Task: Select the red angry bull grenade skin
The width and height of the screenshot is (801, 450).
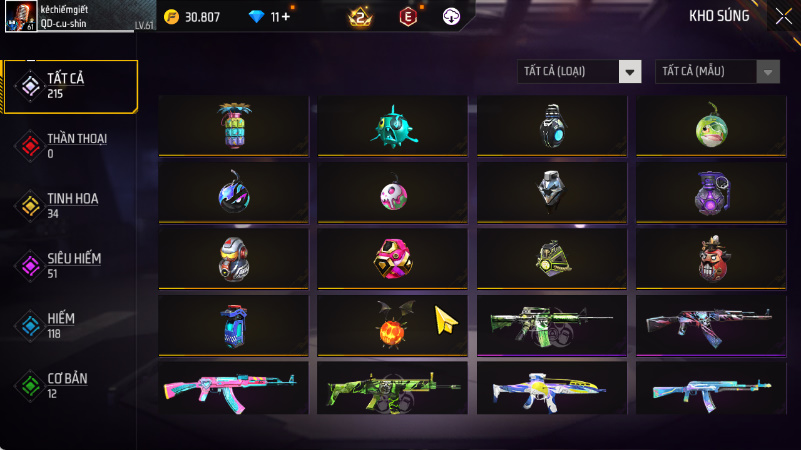Action: click(708, 259)
